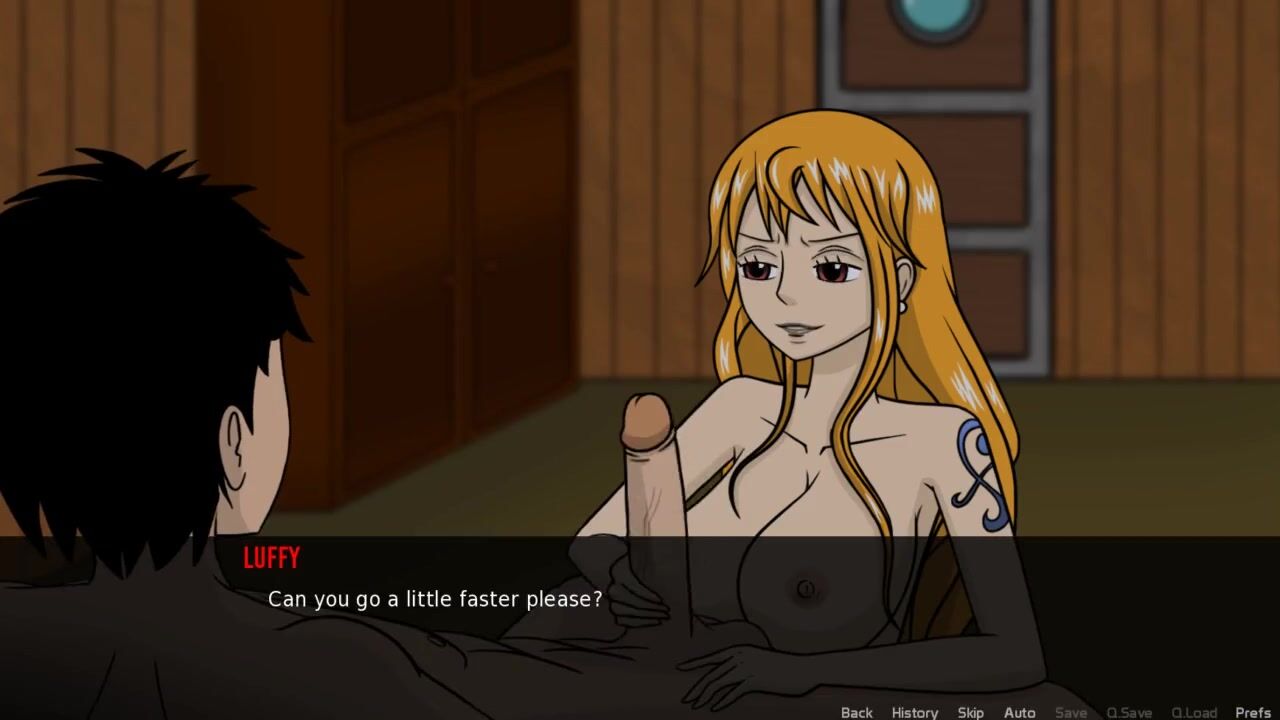The height and width of the screenshot is (720, 1280).
Task: Toggle Auto-advance mode
Action: [x=1019, y=712]
